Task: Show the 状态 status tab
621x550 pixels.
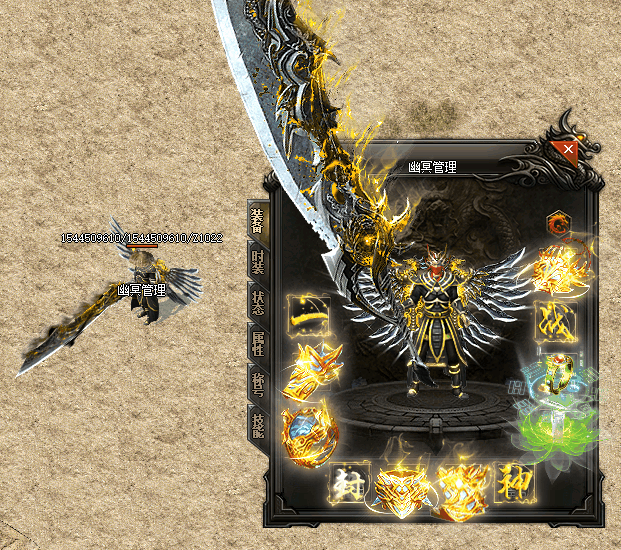Action: tap(257, 302)
